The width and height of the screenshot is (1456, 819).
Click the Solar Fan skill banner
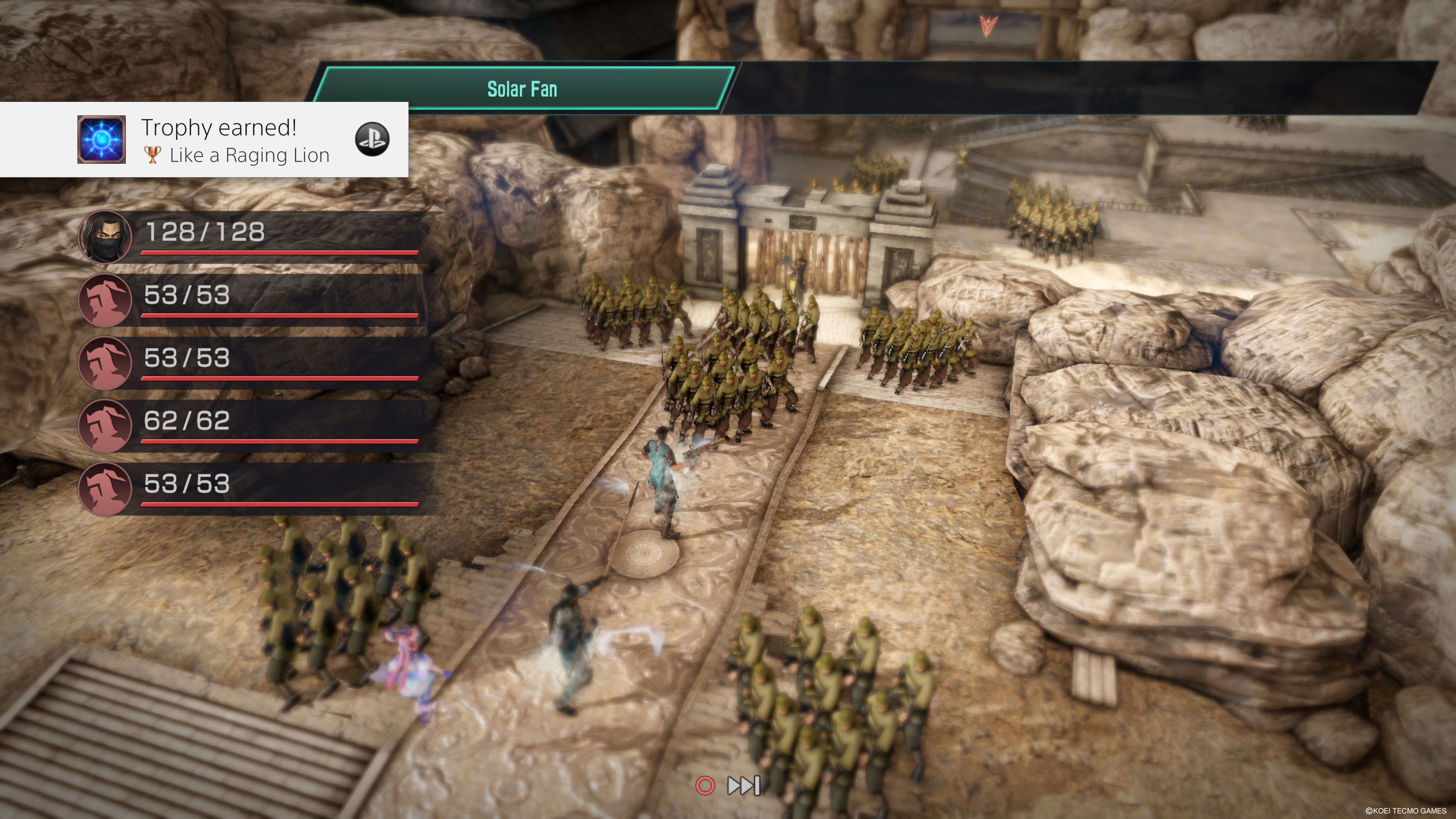(522, 89)
